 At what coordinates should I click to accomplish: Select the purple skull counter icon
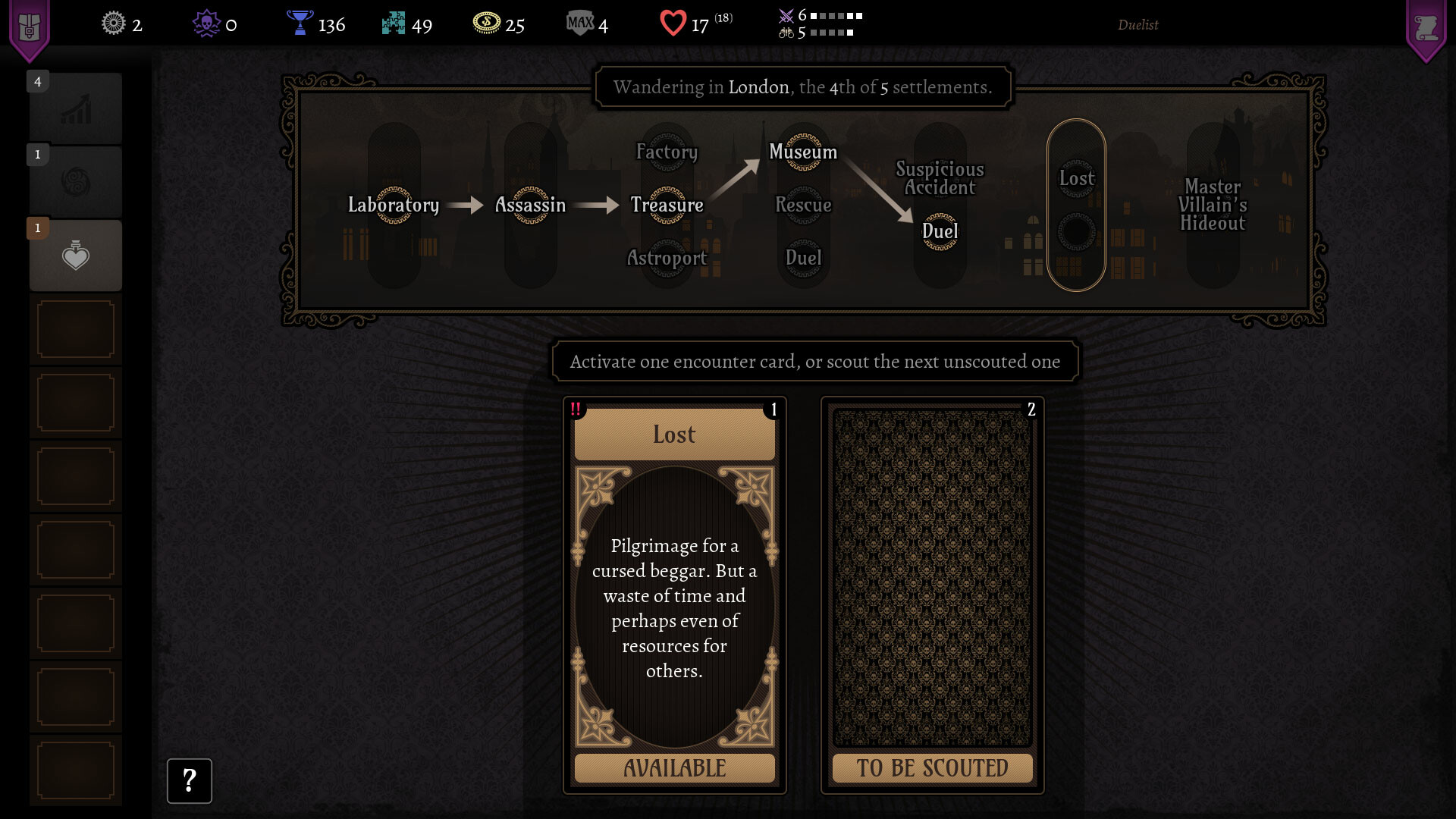[x=206, y=24]
